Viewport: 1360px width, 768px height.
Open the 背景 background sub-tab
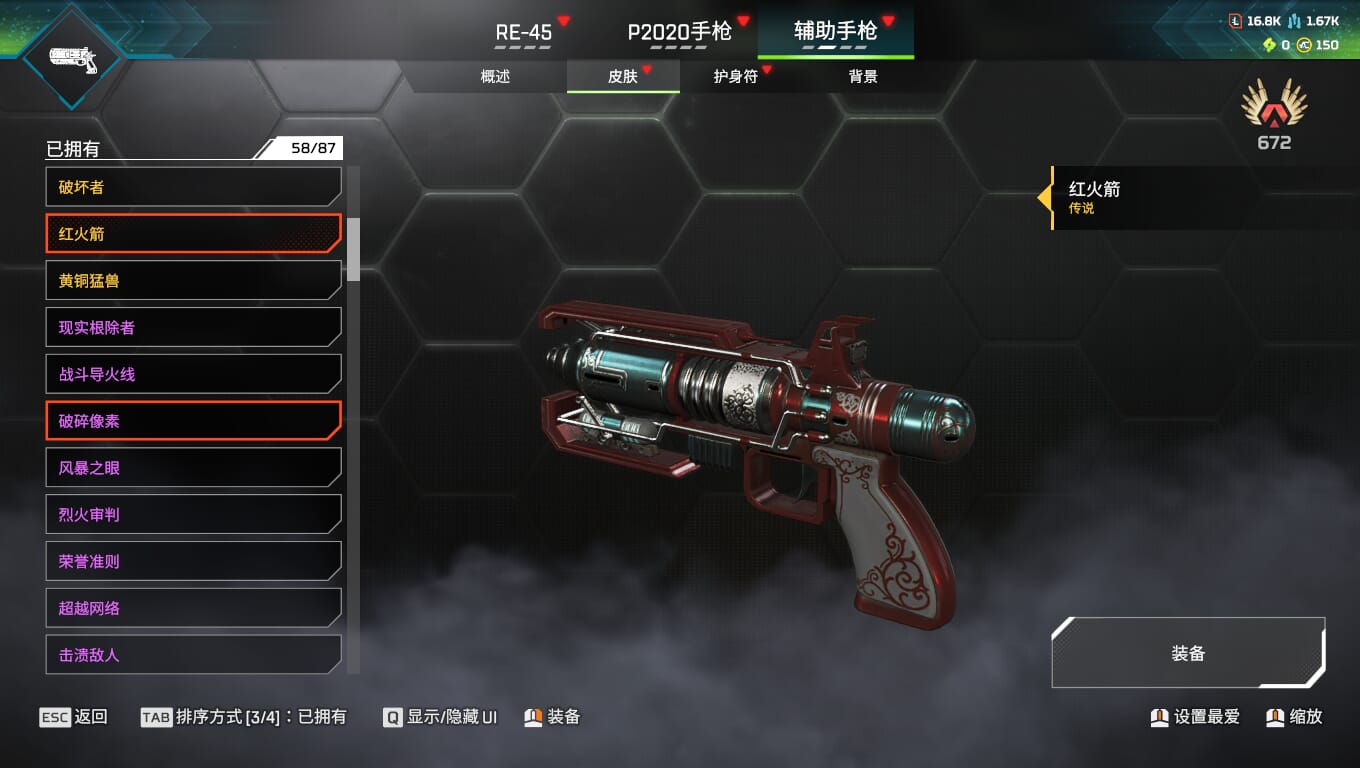862,77
